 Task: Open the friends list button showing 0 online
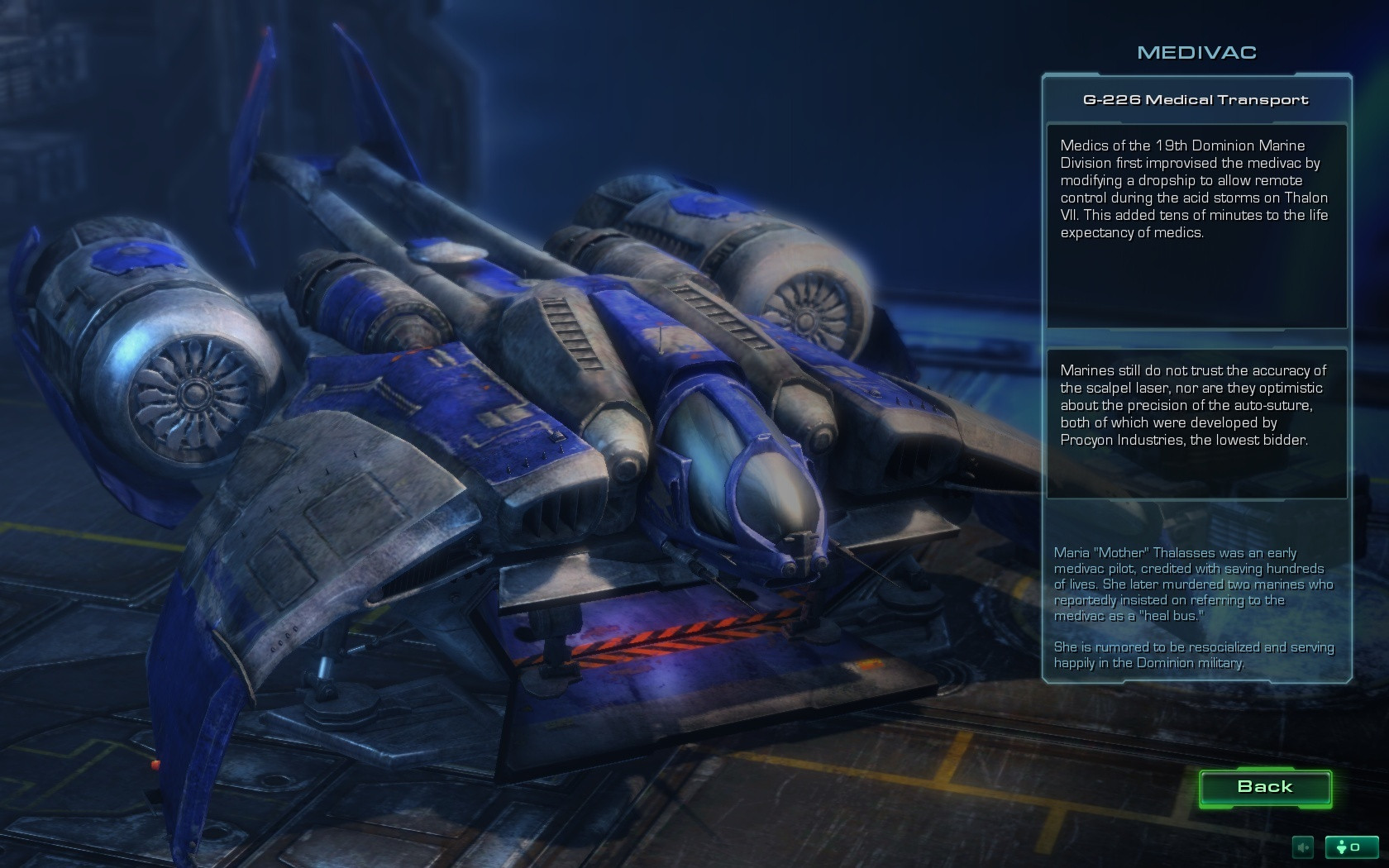(1351, 847)
